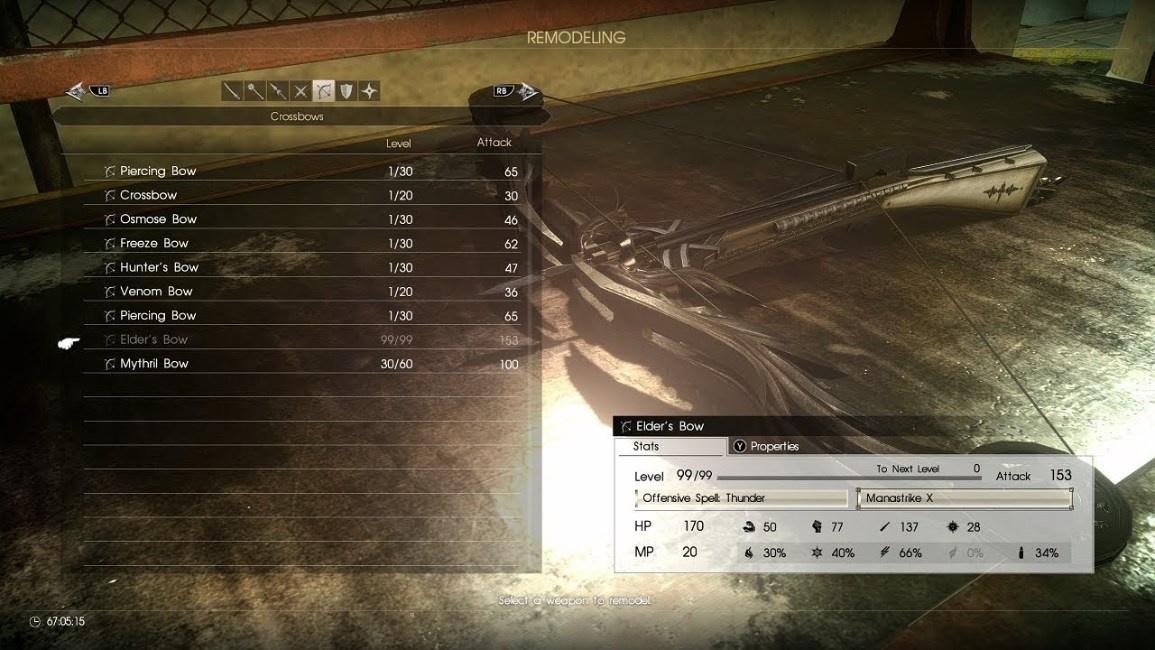The height and width of the screenshot is (650, 1155).
Task: Switch to the shuriken weapon category
Action: coord(369,91)
